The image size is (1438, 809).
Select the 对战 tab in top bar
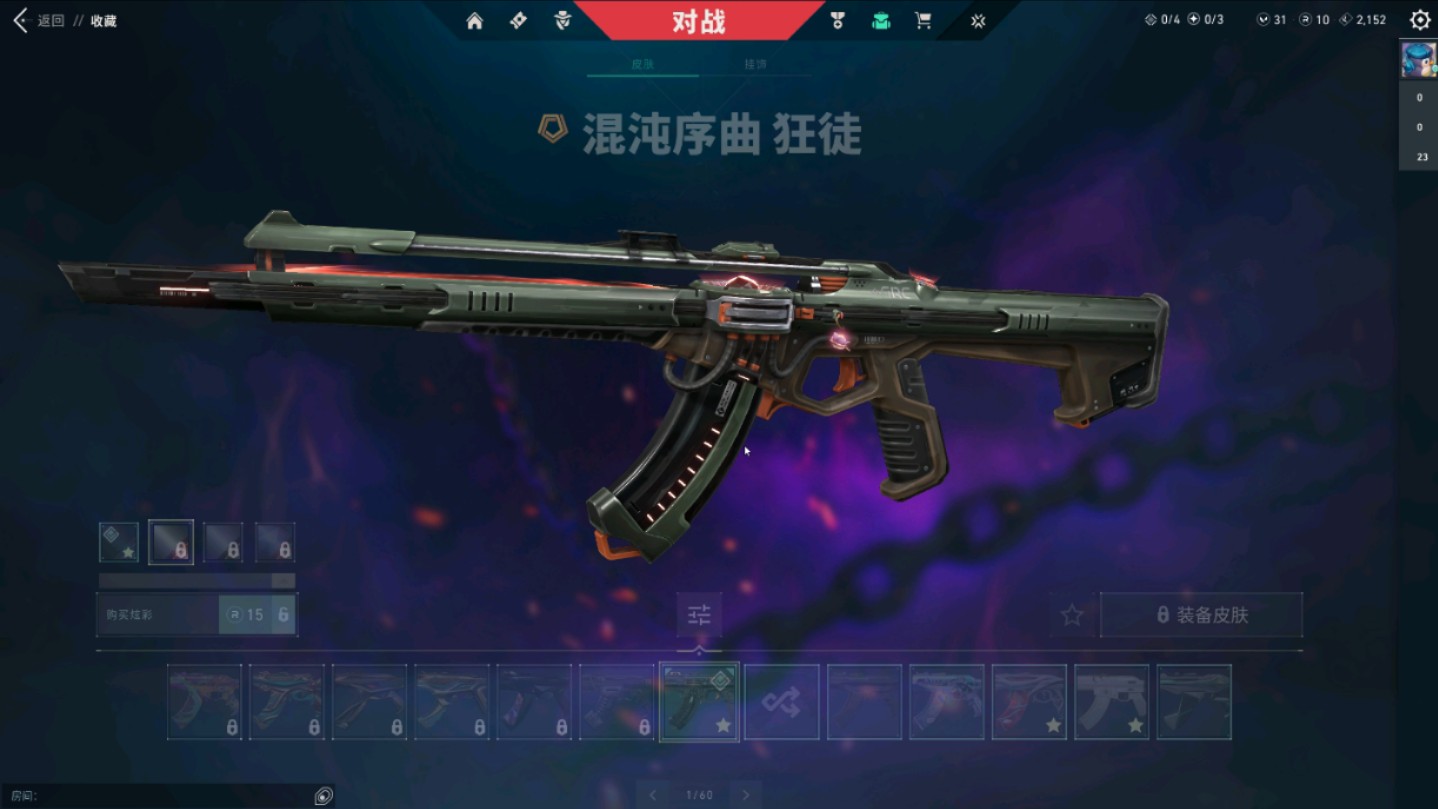click(700, 19)
